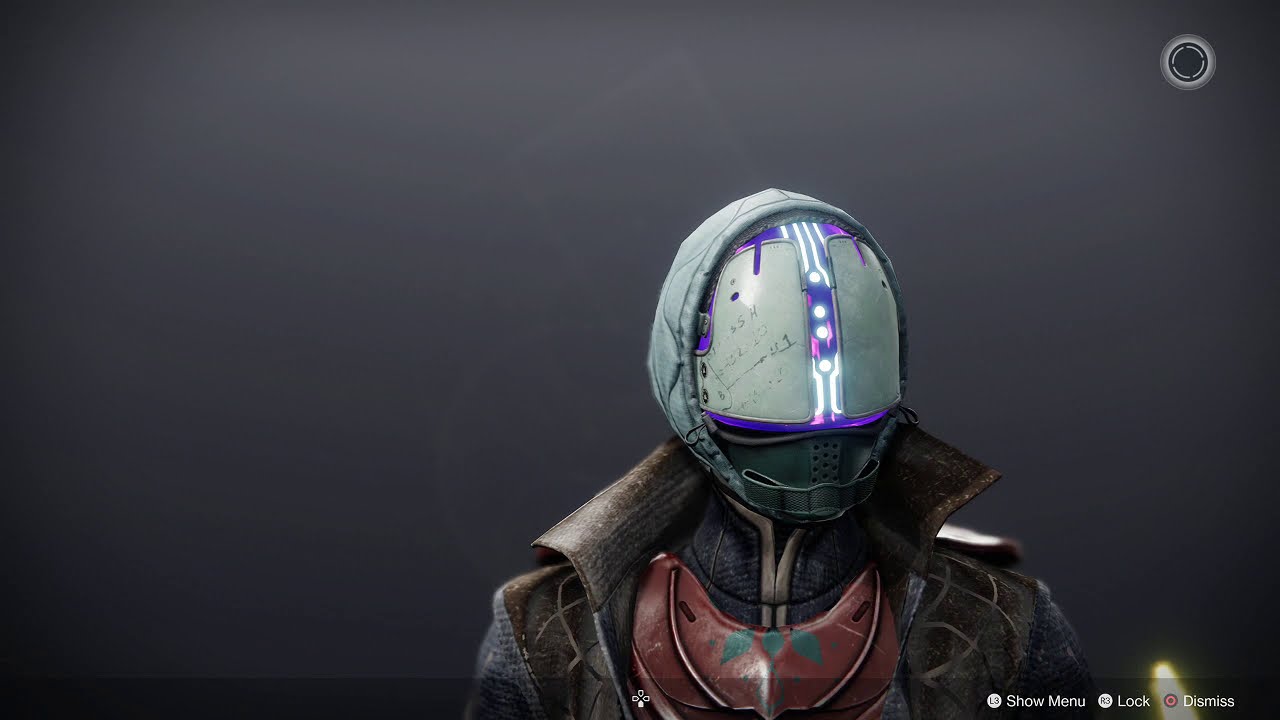Click the Dismiss label text
The width and height of the screenshot is (1280, 720).
(1209, 701)
